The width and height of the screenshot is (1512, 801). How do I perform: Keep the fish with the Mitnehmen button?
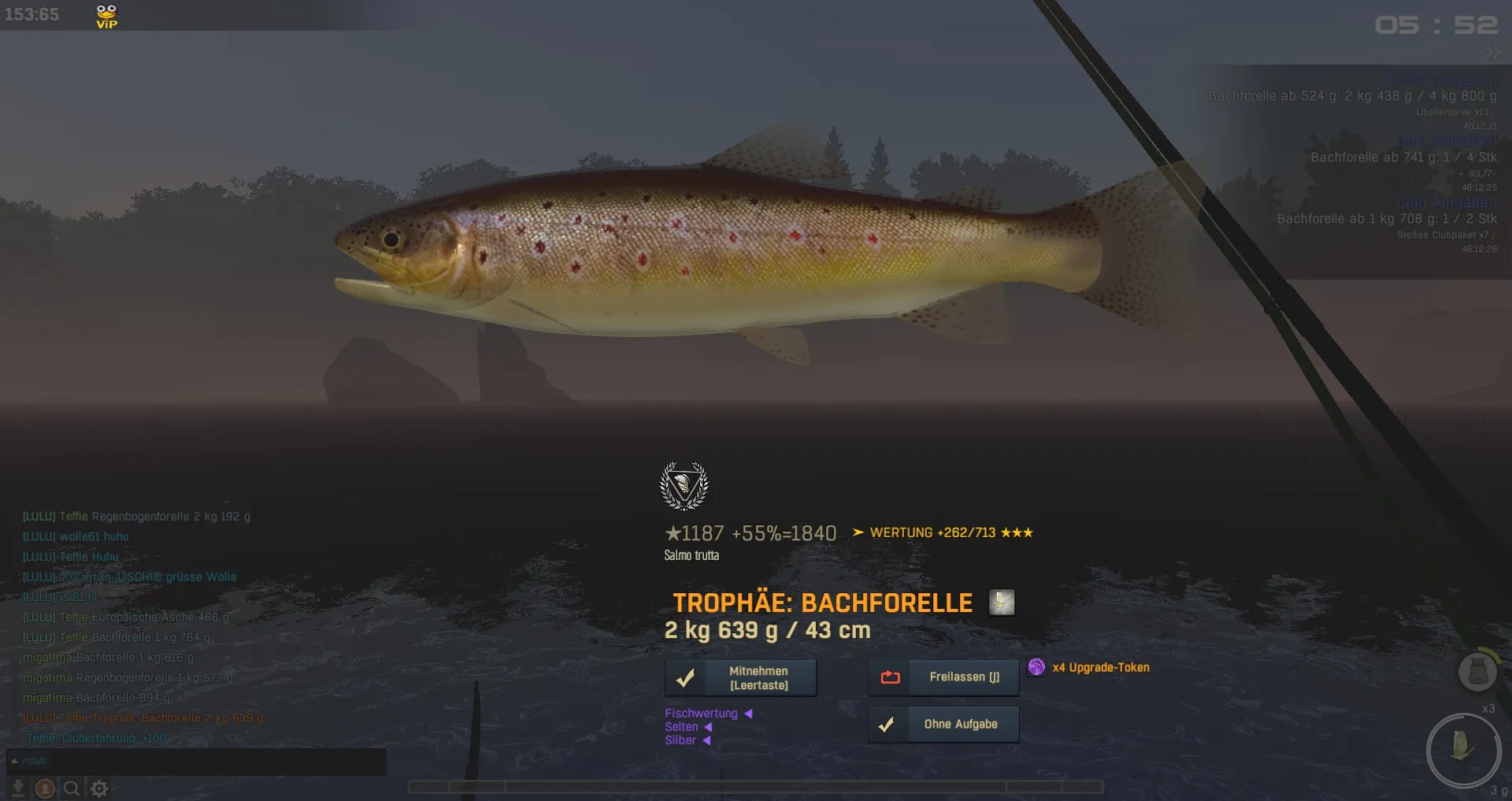(x=740, y=678)
